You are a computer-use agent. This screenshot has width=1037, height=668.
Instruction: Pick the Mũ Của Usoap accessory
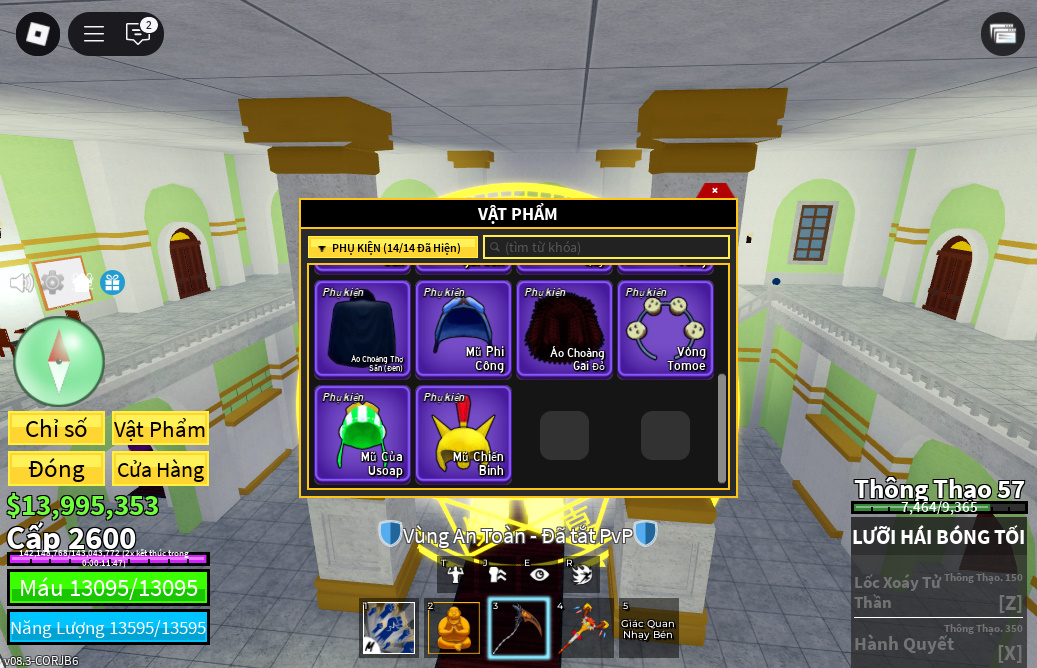point(362,433)
